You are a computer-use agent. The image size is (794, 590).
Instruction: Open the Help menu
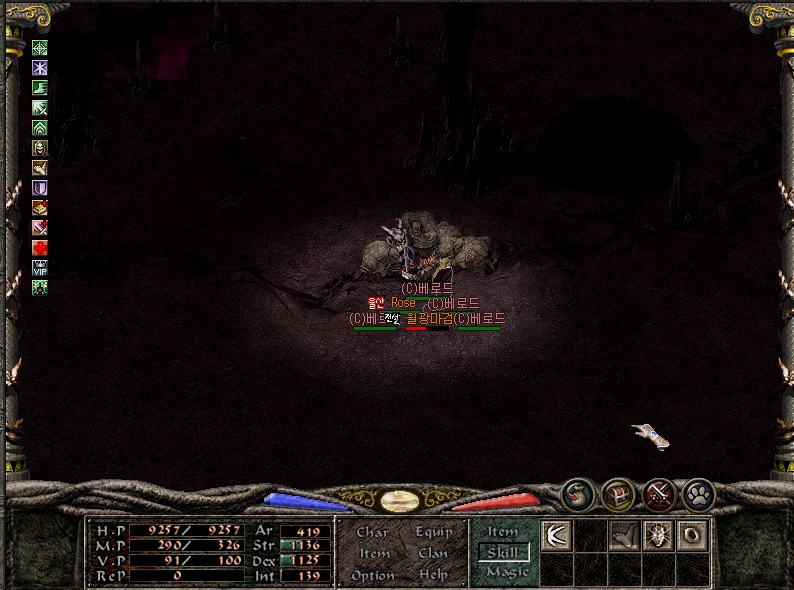point(433,575)
